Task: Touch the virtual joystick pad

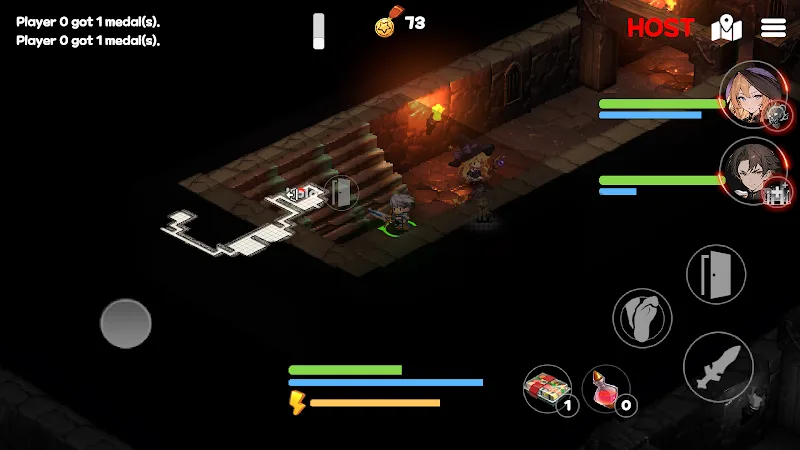Action: 126,323
